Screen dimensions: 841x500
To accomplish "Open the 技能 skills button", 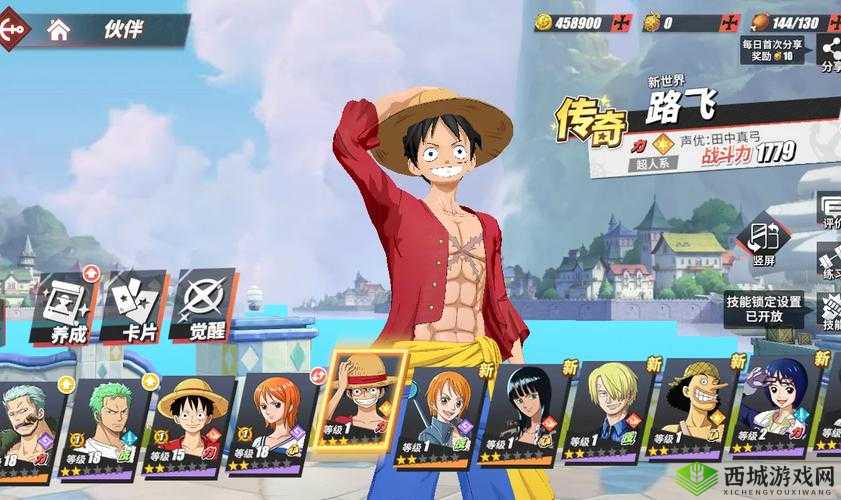I will click(830, 310).
